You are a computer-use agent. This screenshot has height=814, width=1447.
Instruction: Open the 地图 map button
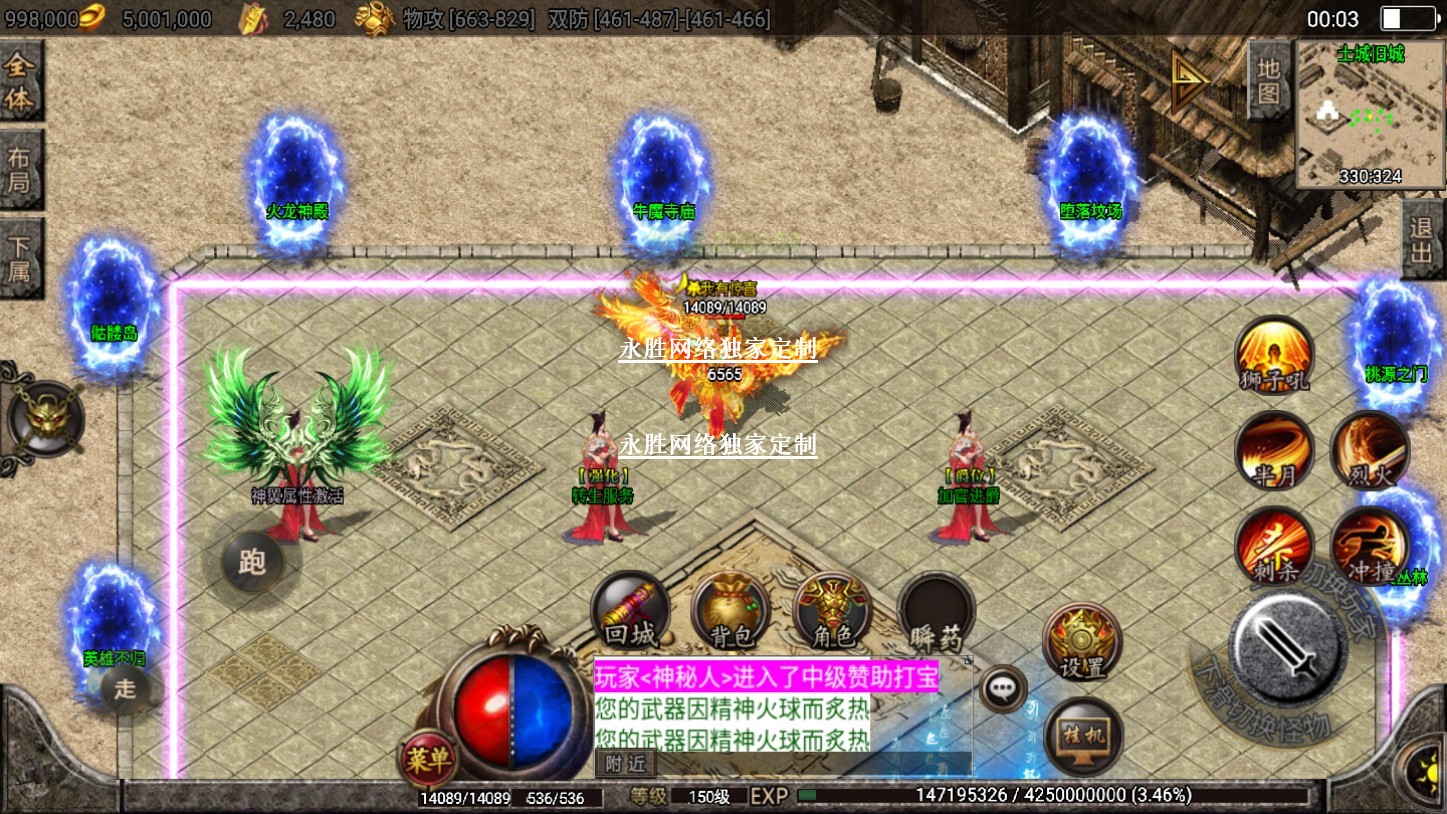tap(1269, 80)
